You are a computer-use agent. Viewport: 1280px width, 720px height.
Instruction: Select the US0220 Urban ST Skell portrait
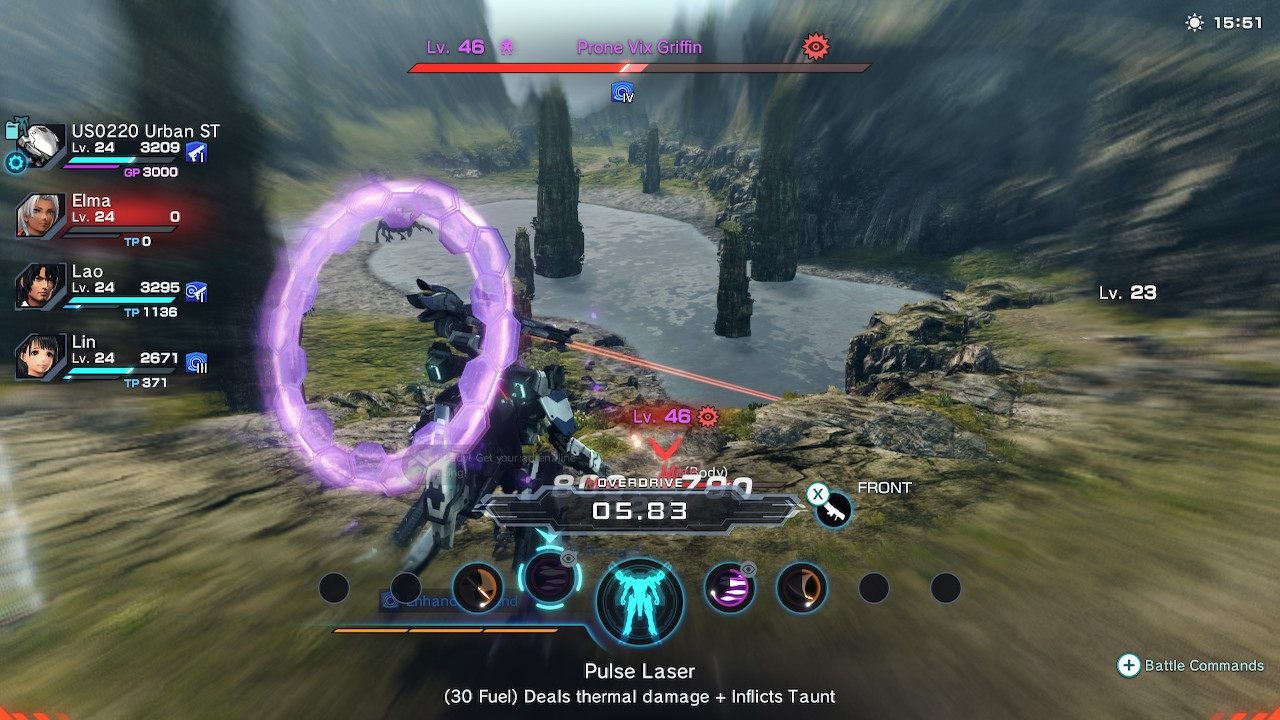(x=41, y=146)
